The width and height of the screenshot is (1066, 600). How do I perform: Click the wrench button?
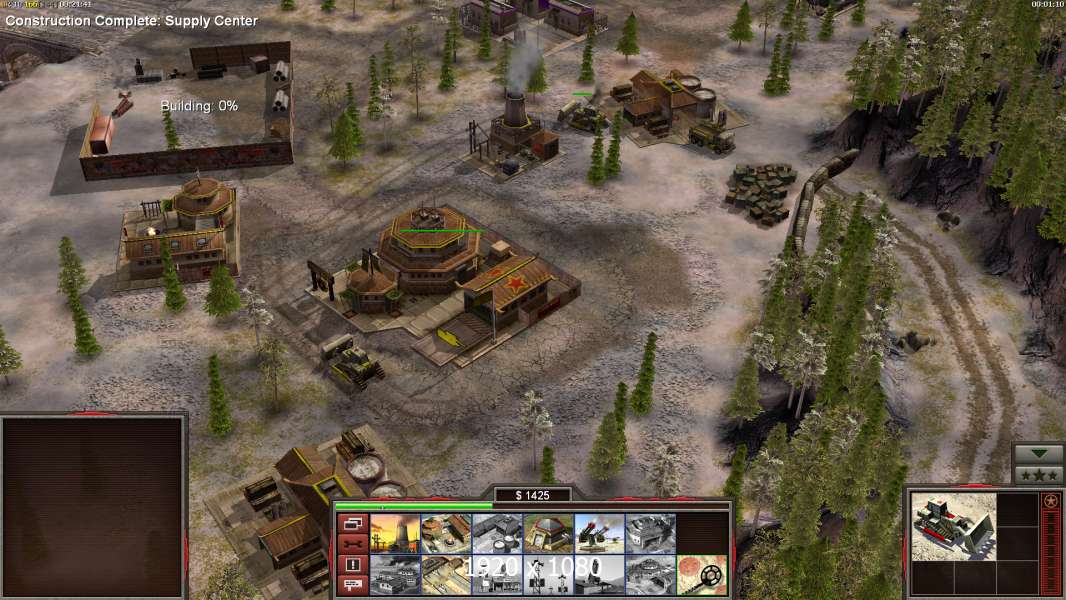click(351, 544)
